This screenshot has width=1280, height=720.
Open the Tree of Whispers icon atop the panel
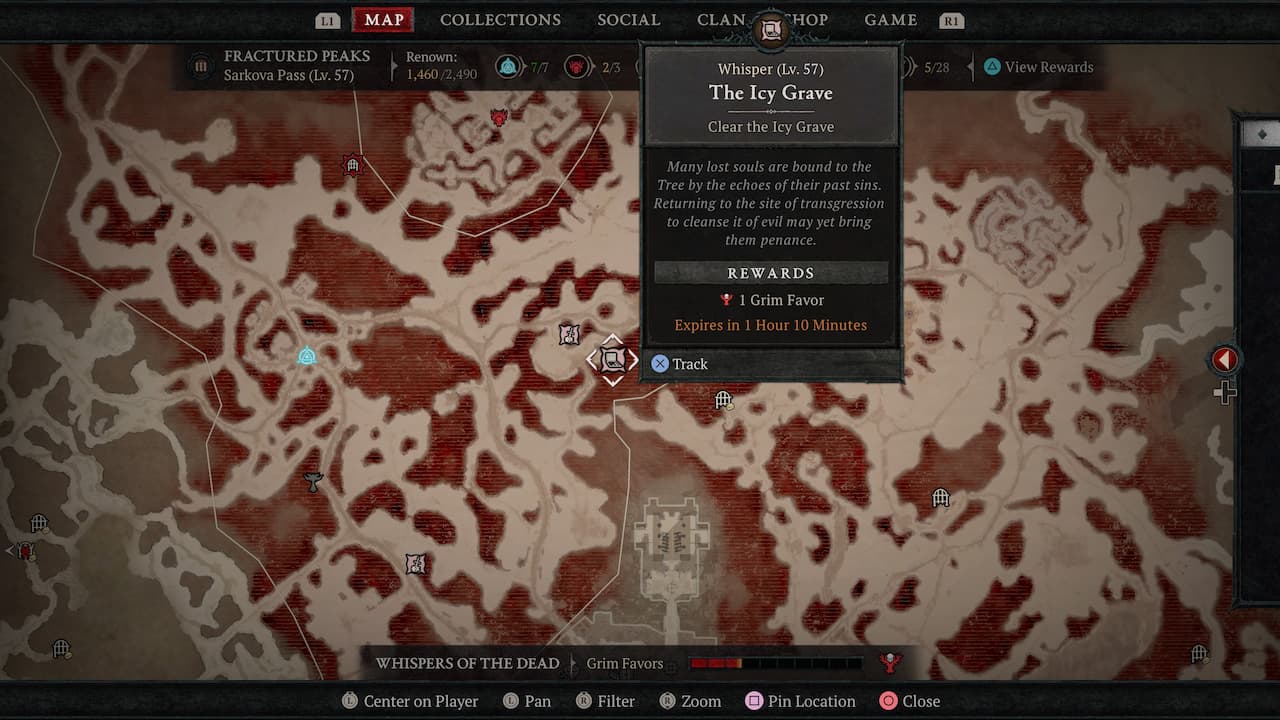tap(770, 29)
